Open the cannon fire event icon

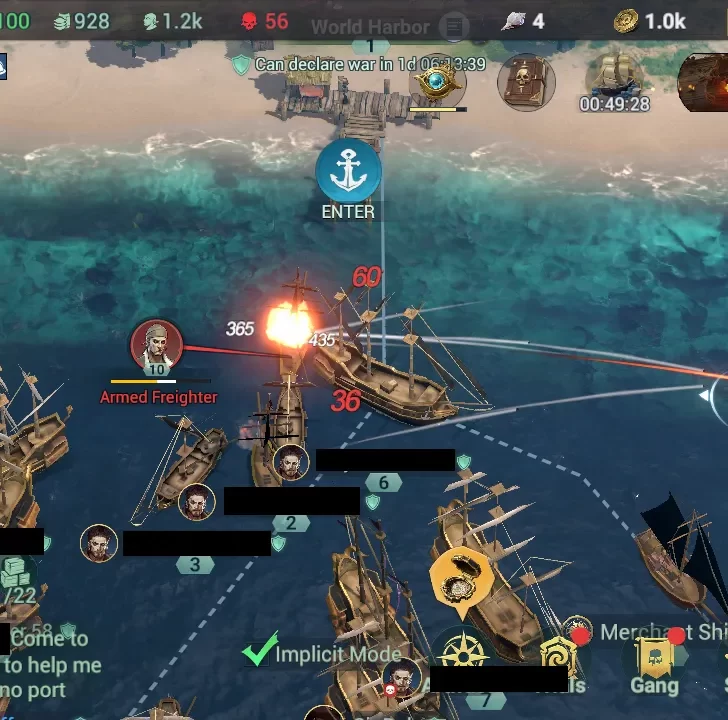(x=705, y=80)
